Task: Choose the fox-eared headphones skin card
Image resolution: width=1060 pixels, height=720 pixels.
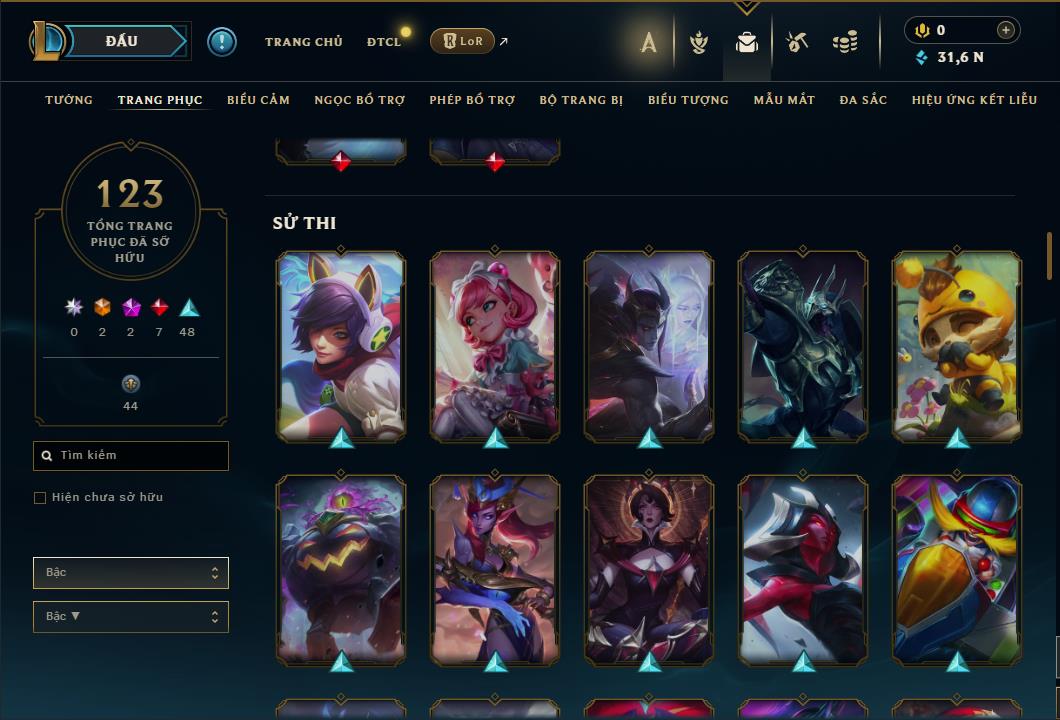Action: point(341,345)
